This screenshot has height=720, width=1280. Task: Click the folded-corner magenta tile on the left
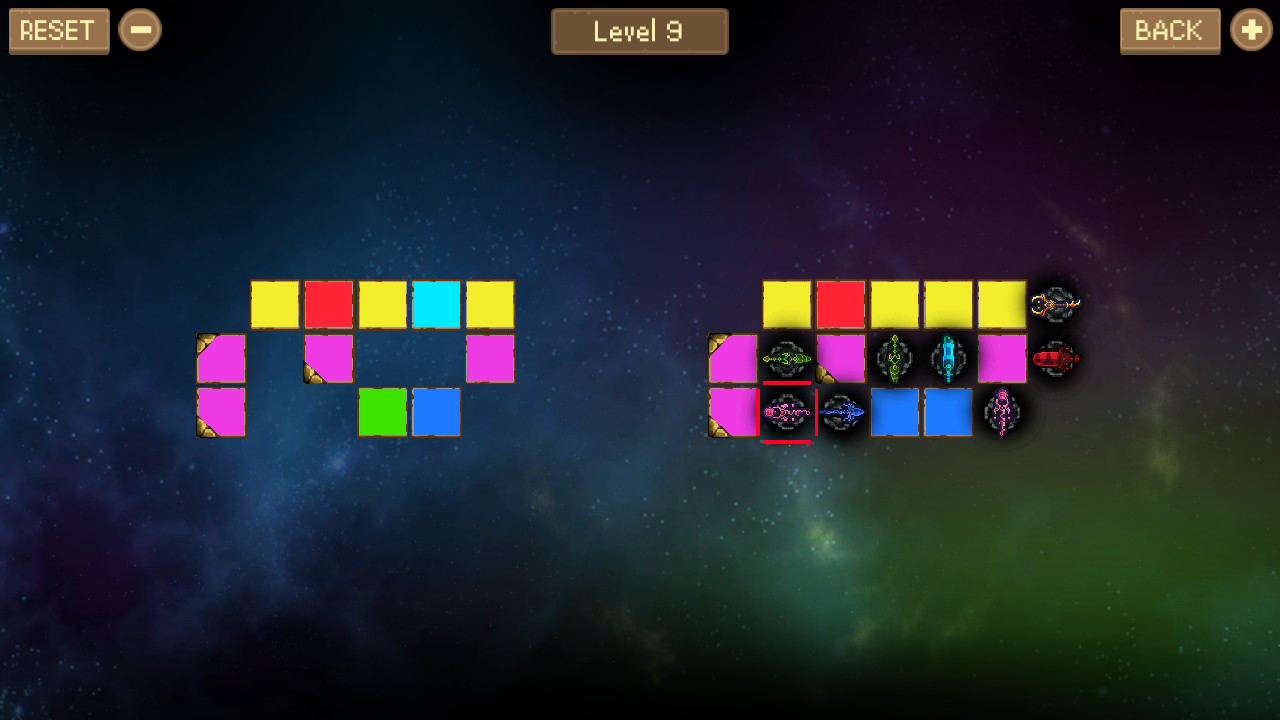221,358
